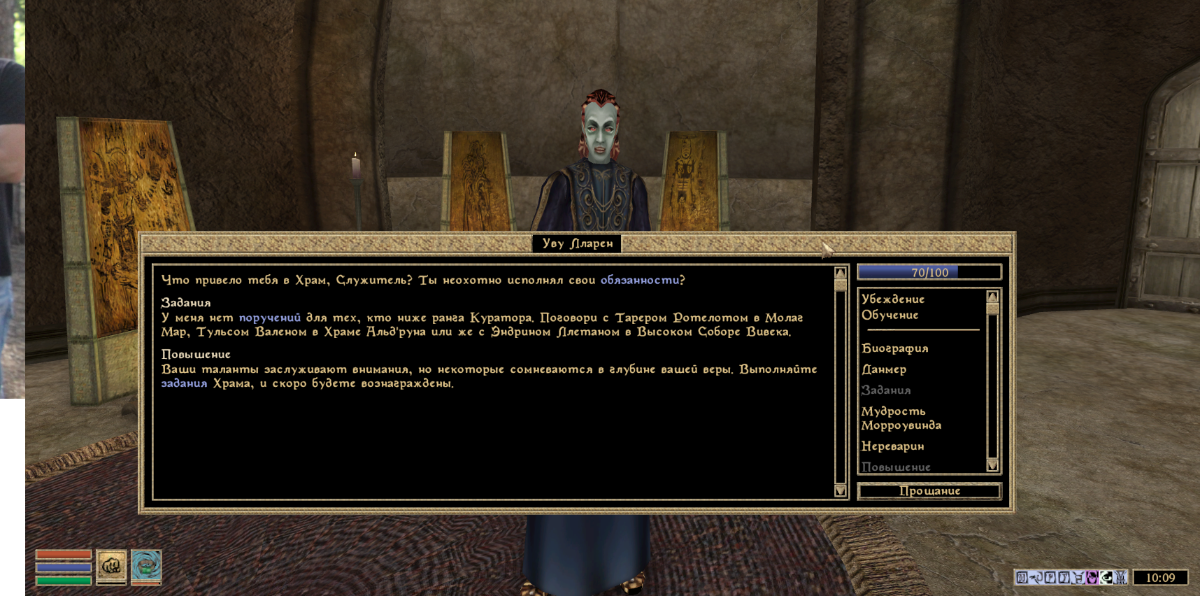
Task: Follow the blue поручений hyperlink
Action: pyautogui.click(x=270, y=316)
